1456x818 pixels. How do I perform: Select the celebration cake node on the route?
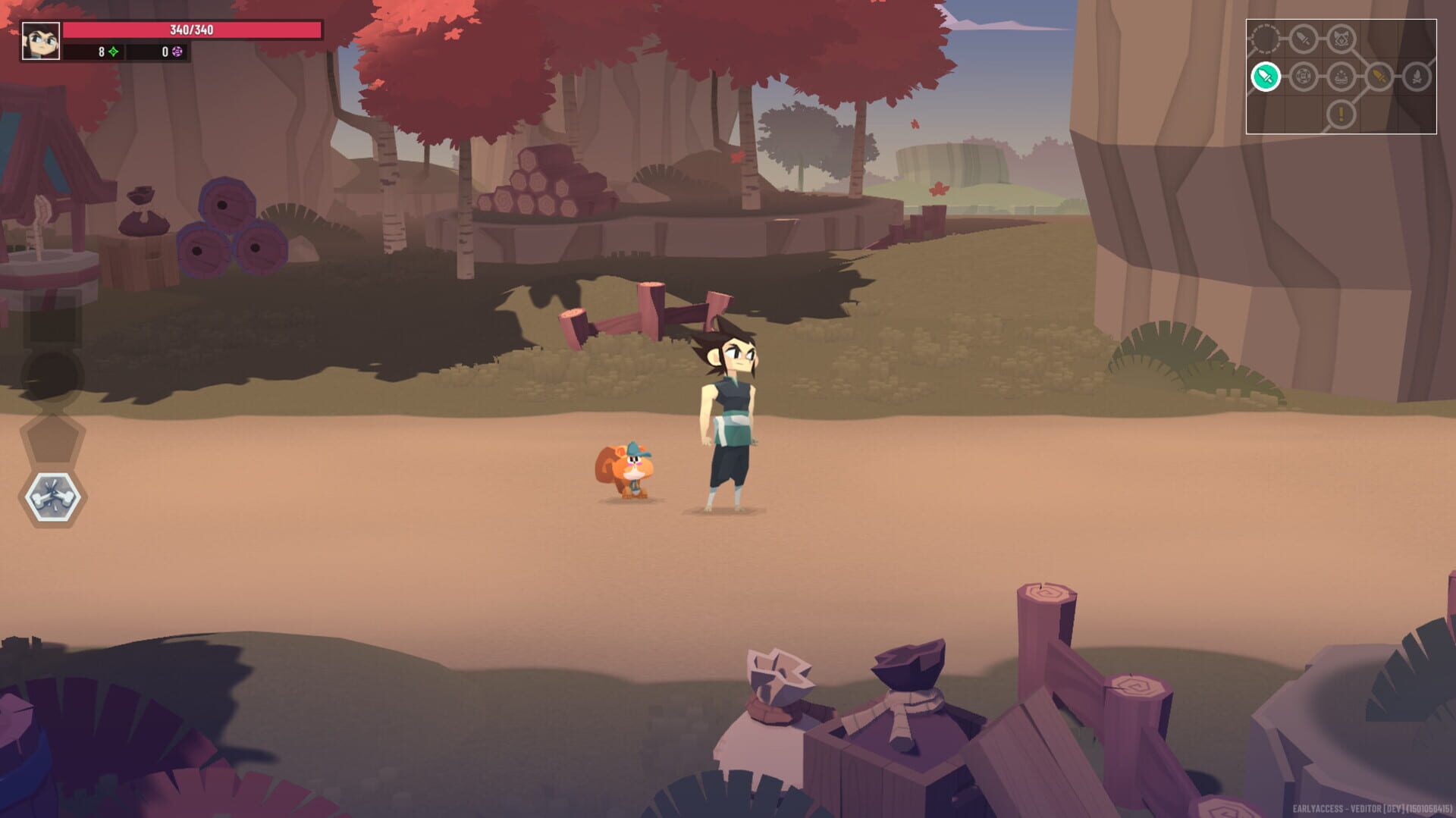coord(1341,77)
